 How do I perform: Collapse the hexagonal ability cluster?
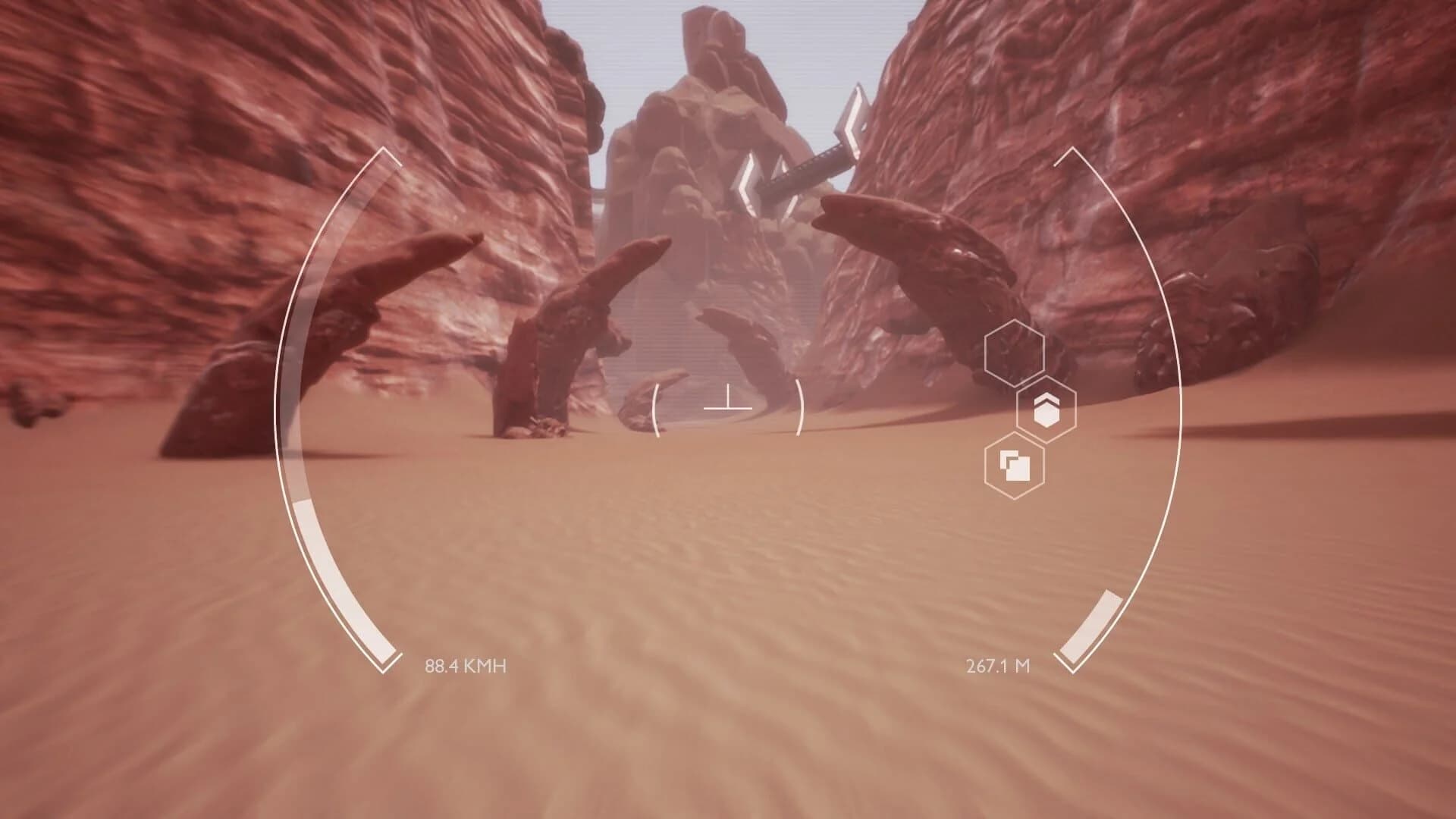tap(1028, 409)
